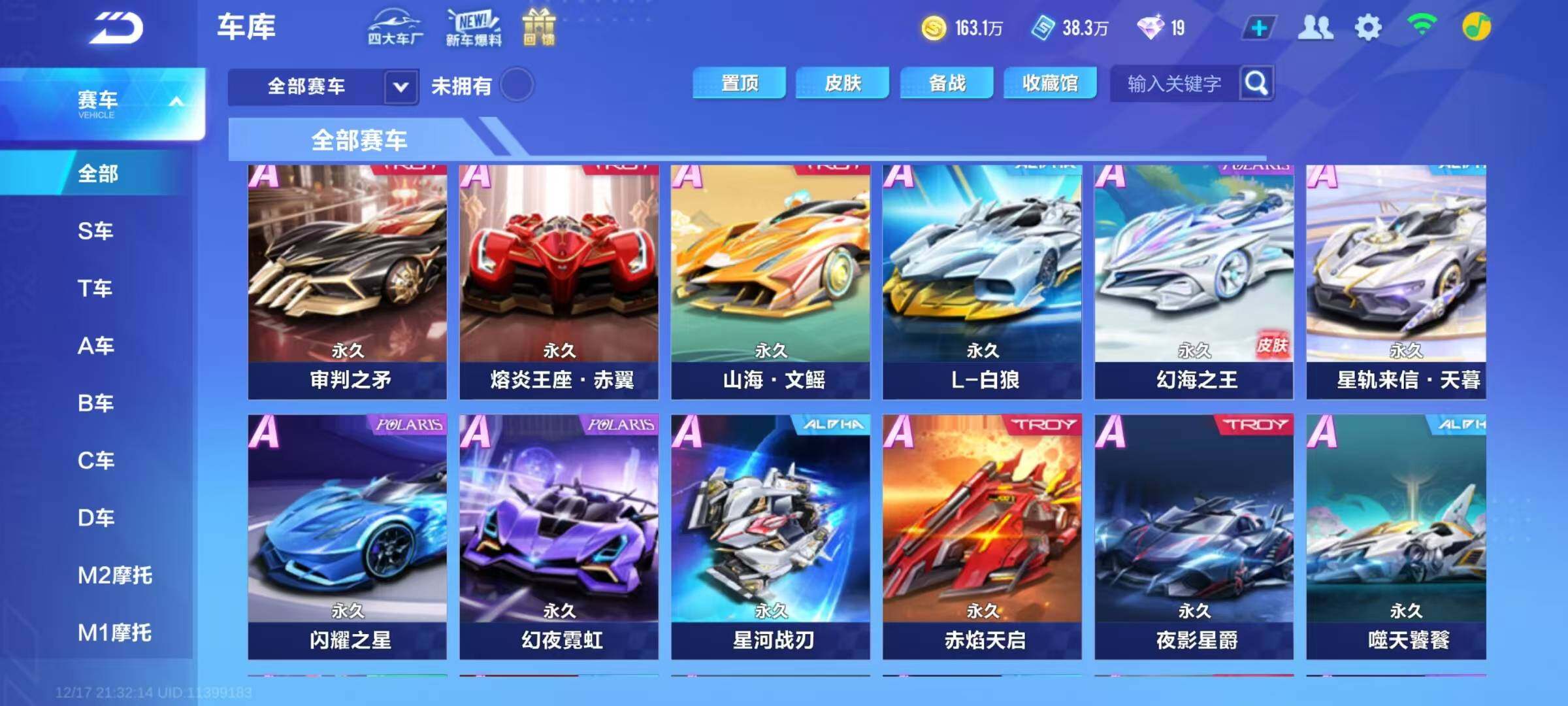Toggle the 未拥有 filter circle
This screenshot has width=1568, height=706.
coord(517,85)
